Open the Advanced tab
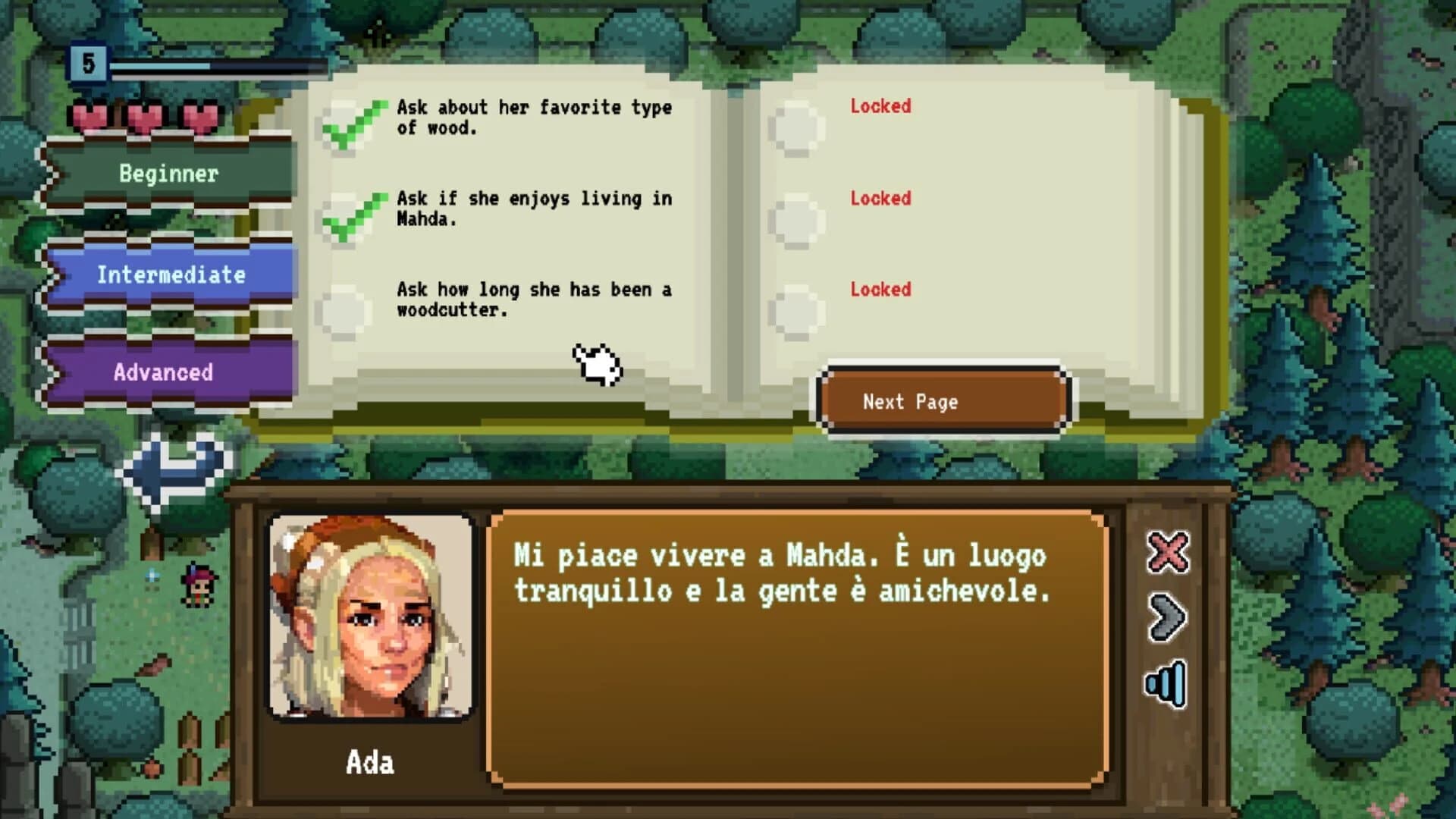1456x819 pixels. (162, 372)
